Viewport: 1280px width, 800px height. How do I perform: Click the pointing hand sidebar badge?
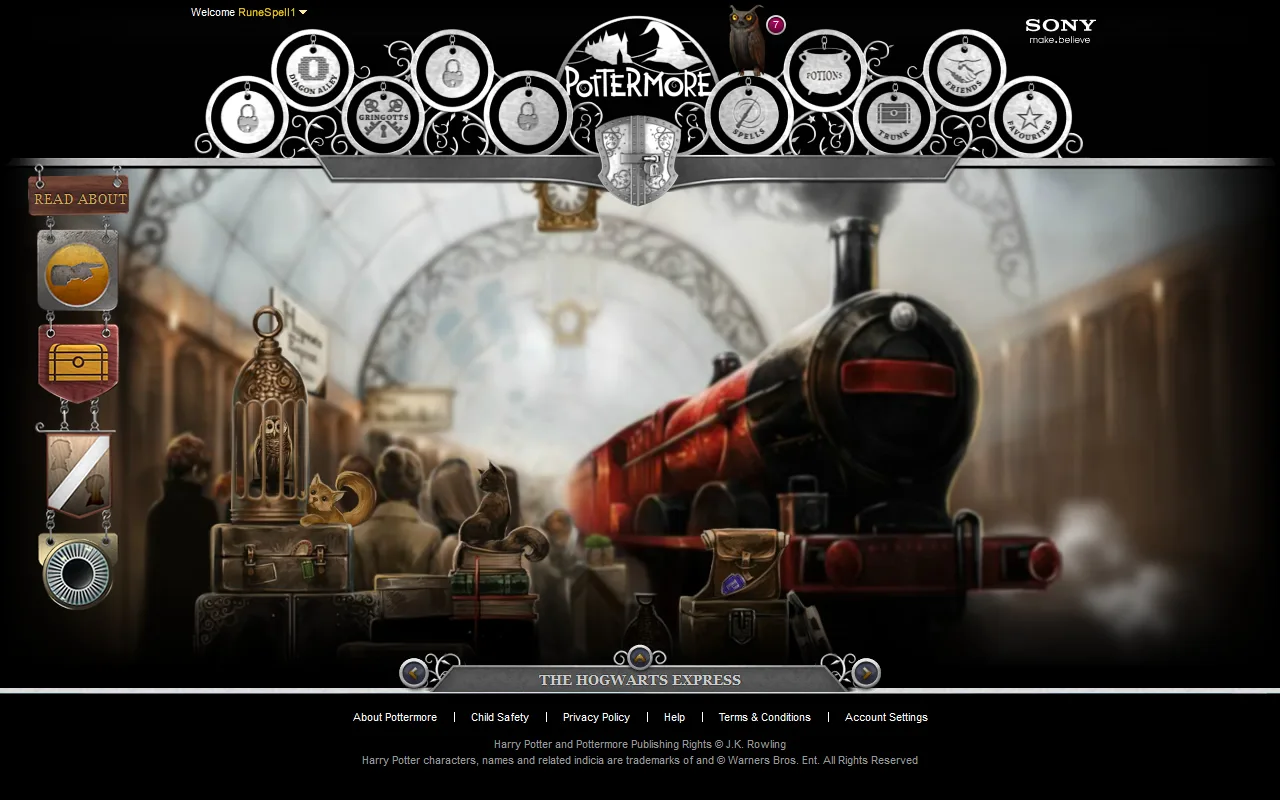coord(77,270)
